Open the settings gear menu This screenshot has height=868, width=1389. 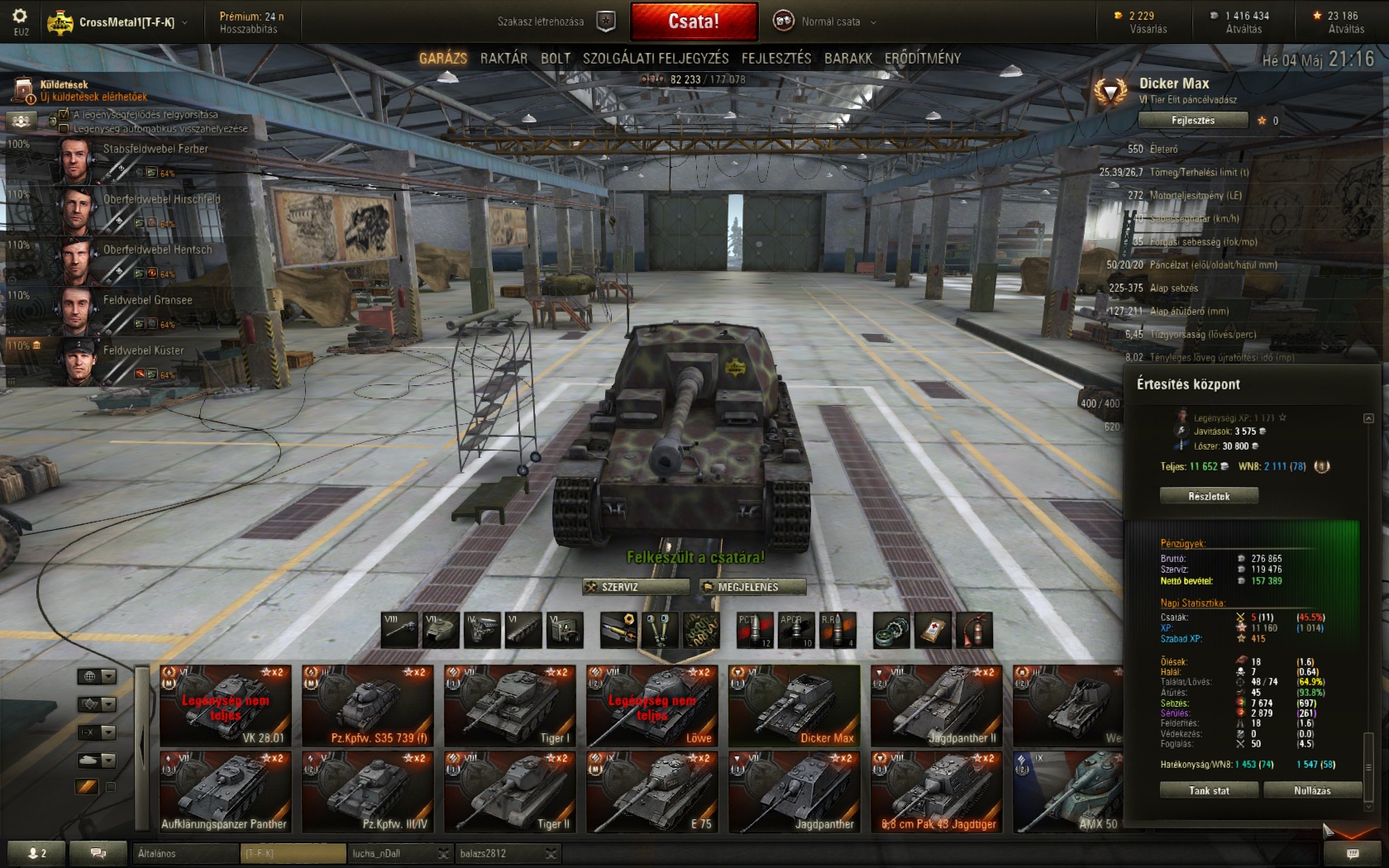20,17
